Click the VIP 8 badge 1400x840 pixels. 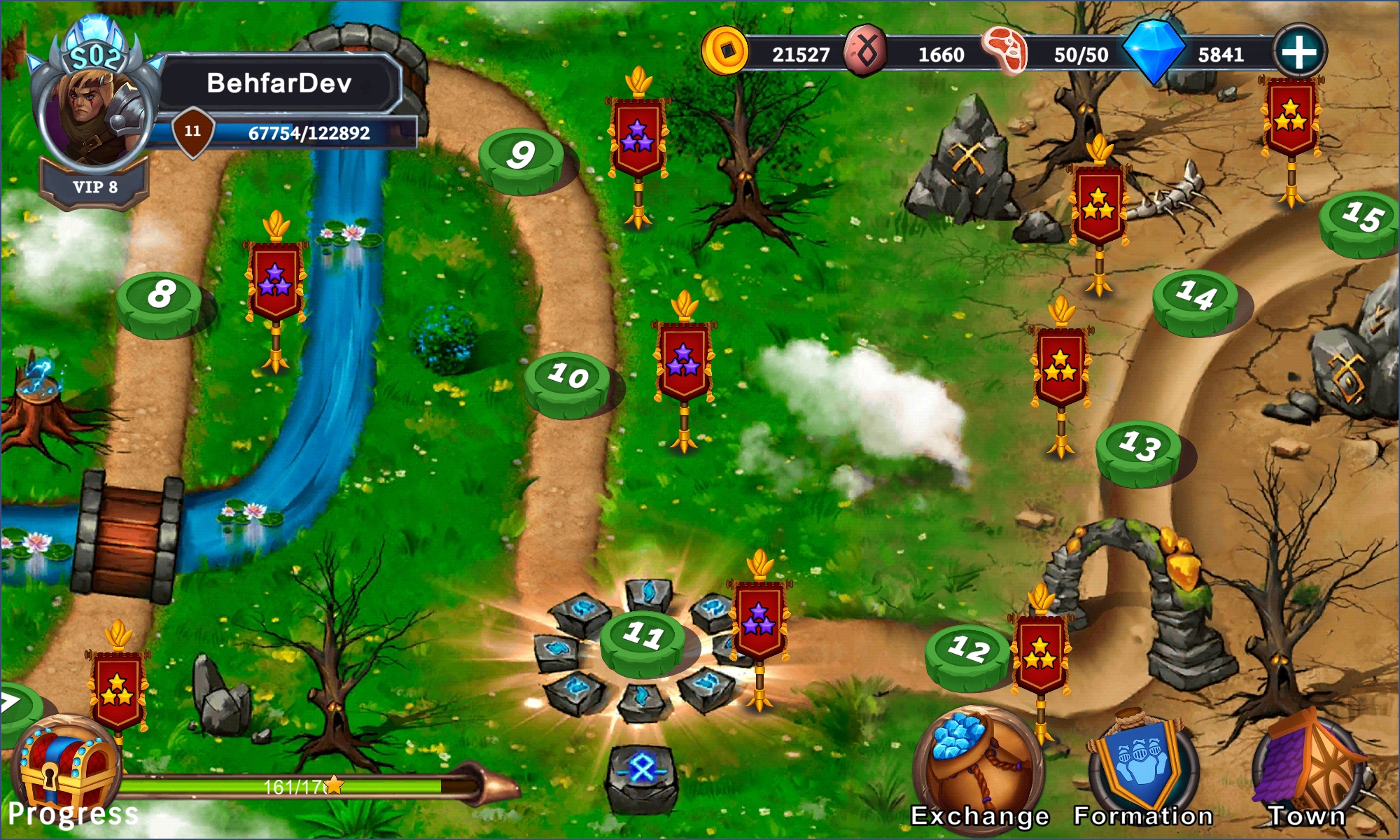tap(94, 187)
